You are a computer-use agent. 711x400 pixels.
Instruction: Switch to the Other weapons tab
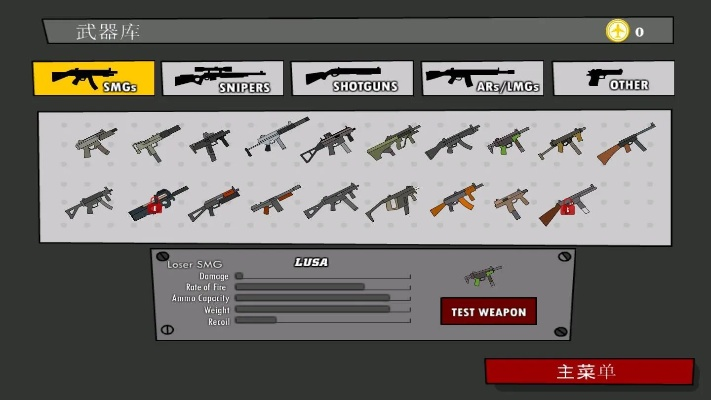[612, 79]
